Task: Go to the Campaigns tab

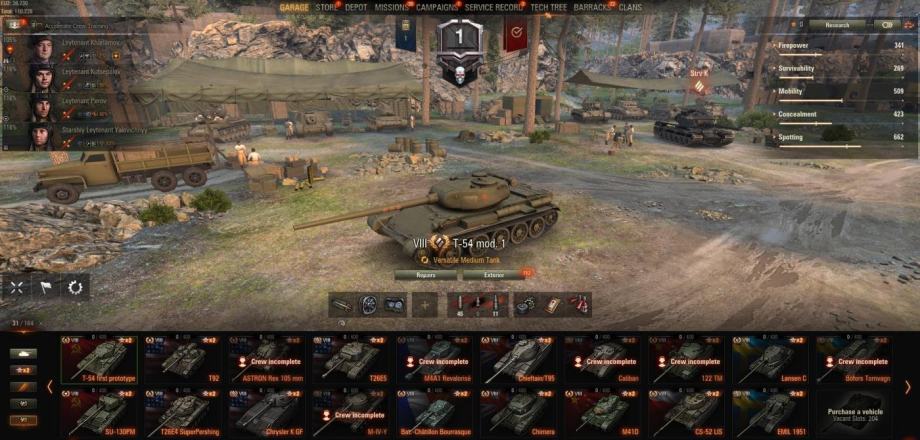Action: tap(437, 7)
